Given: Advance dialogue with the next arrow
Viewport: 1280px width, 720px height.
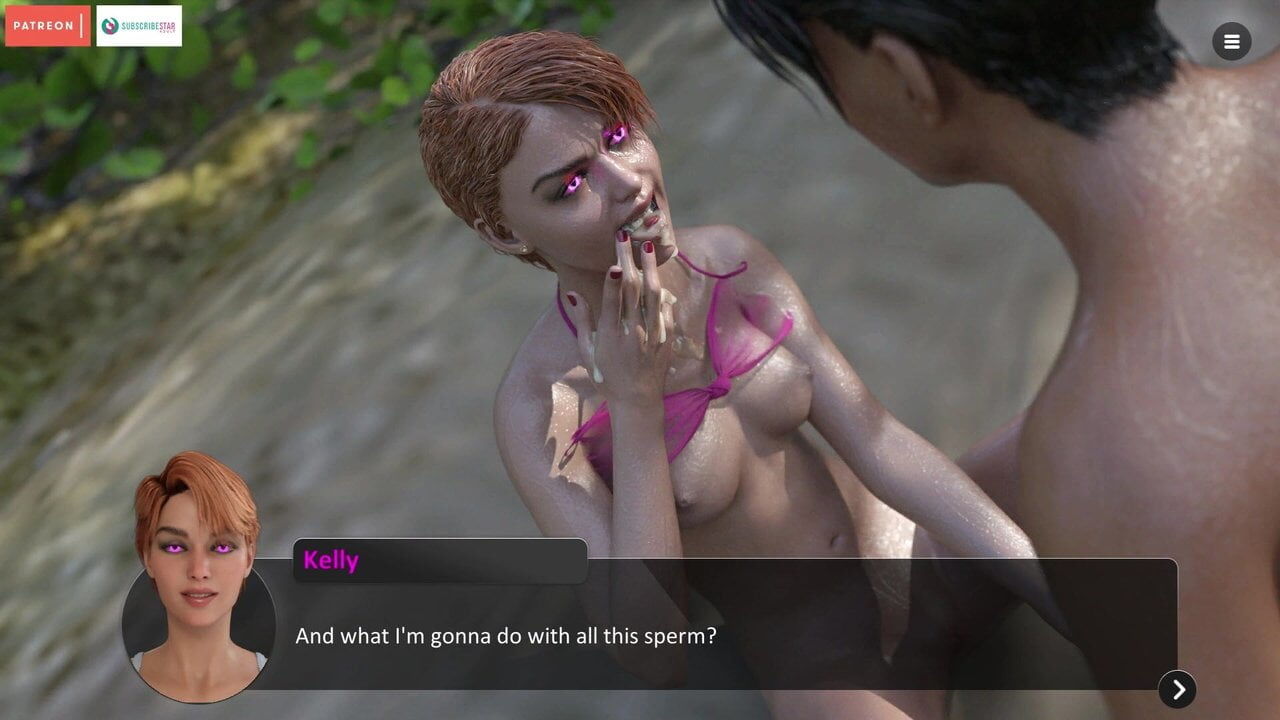Looking at the screenshot, I should click(1177, 689).
